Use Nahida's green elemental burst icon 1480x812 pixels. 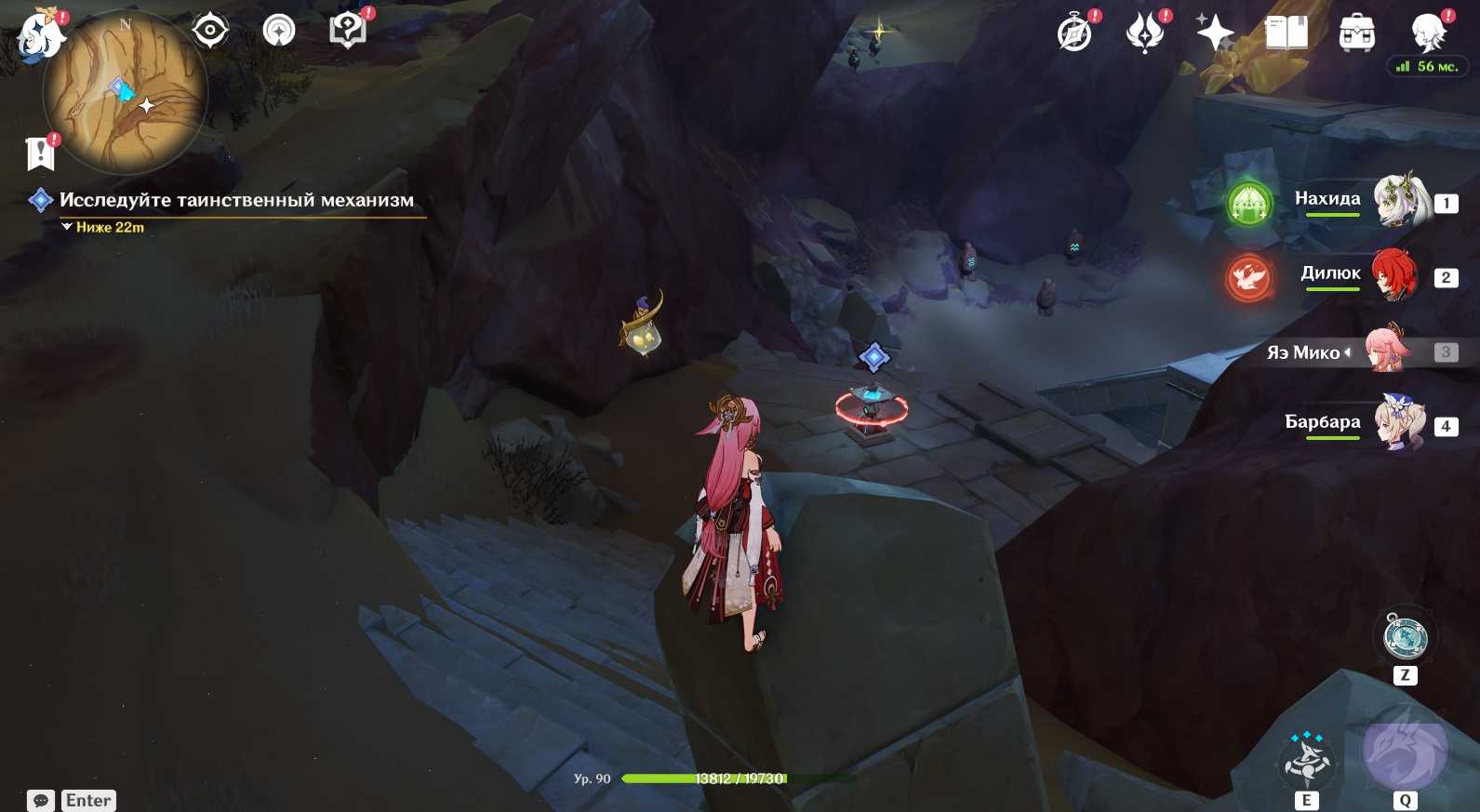[1248, 202]
